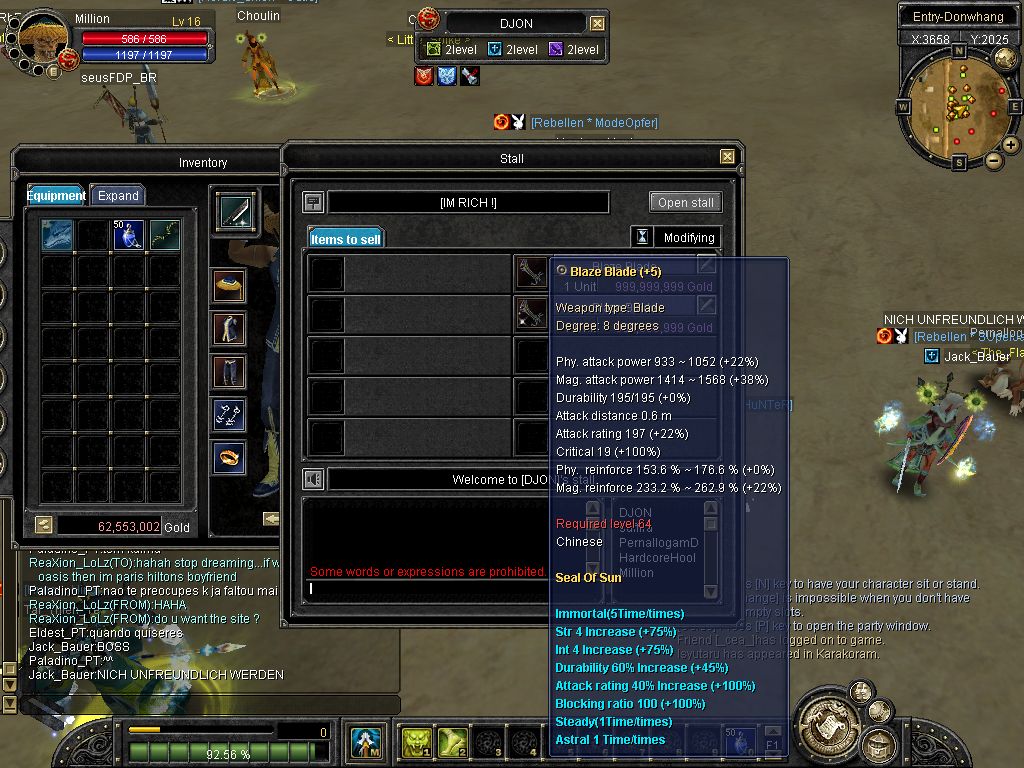Open the Expand inventory tab
Viewport: 1024px width, 768px height.
118,196
